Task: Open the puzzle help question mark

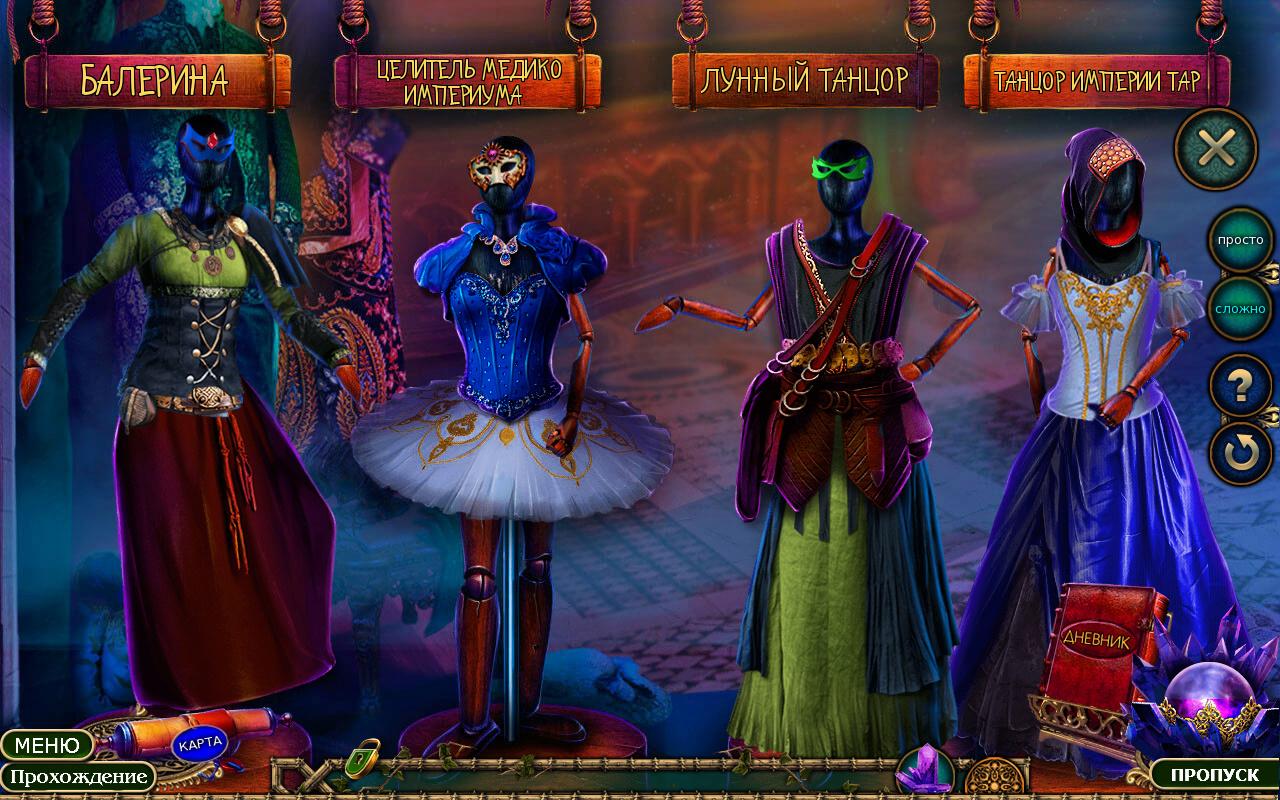Action: 1240,386
